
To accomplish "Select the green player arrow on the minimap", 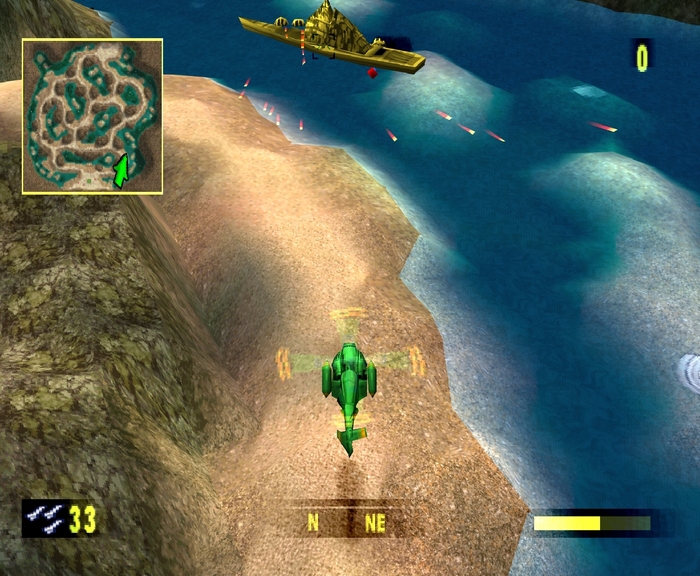I will point(121,172).
